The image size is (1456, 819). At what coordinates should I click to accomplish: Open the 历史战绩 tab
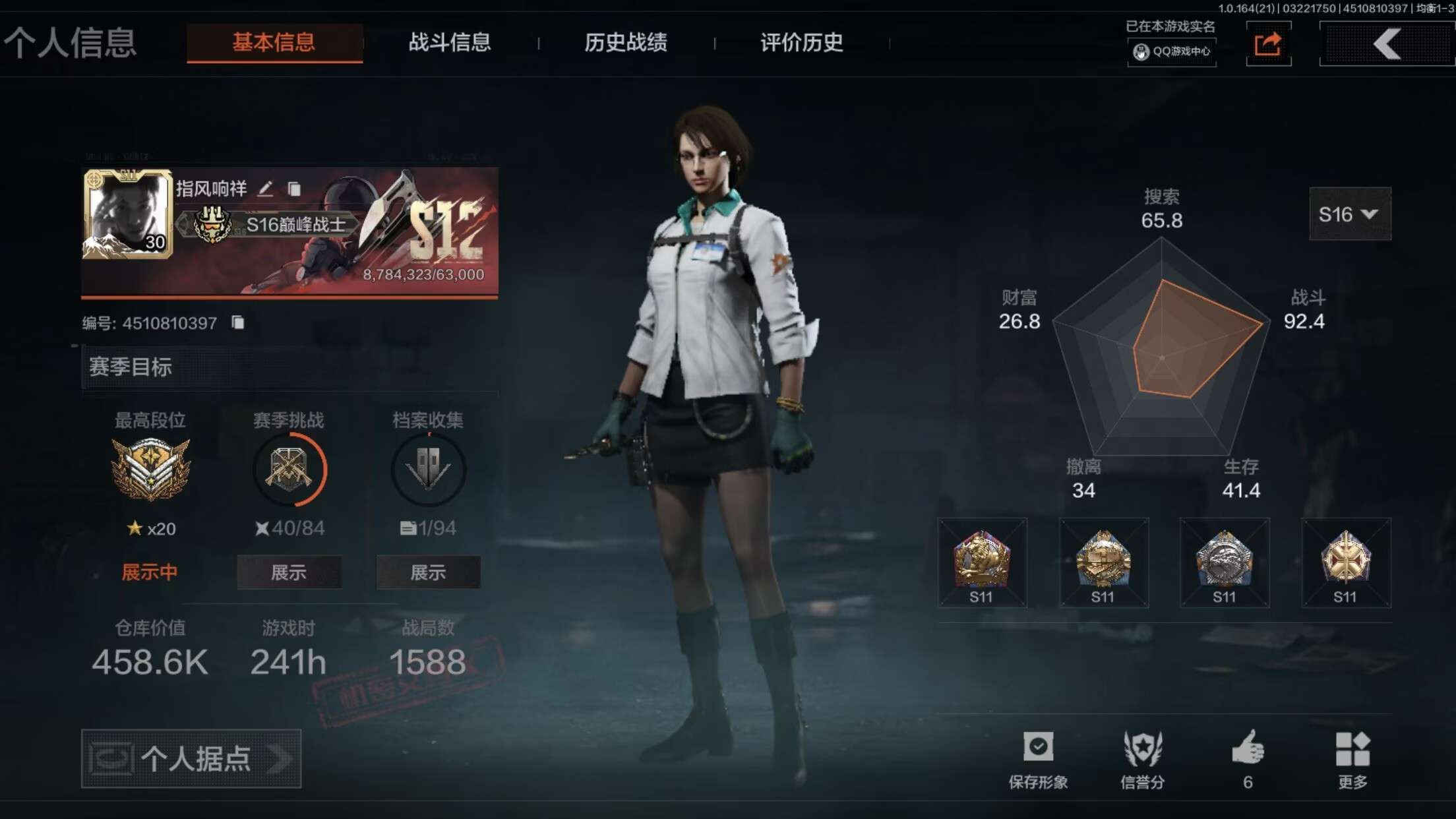click(x=625, y=42)
